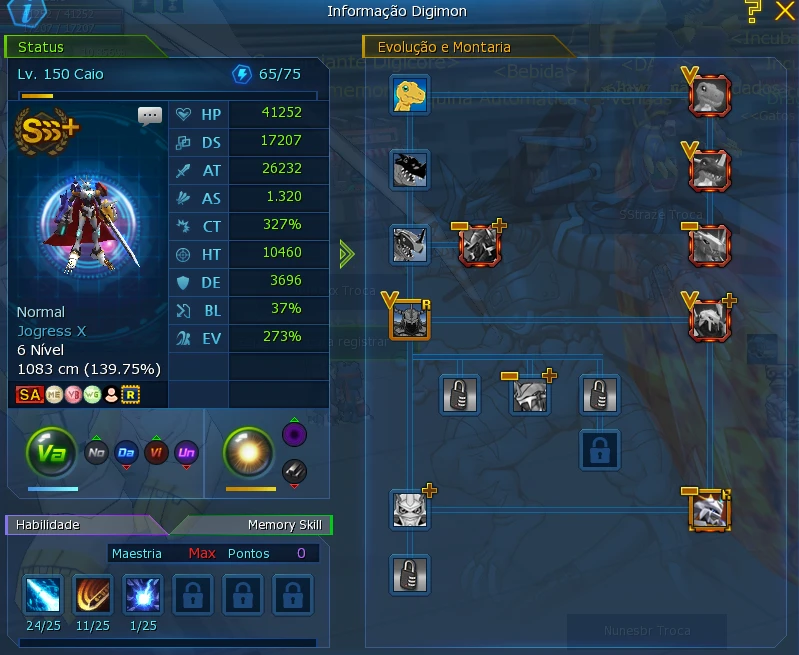The width and height of the screenshot is (799, 655).
Task: Select the orange slash skill icon
Action: coord(93,595)
